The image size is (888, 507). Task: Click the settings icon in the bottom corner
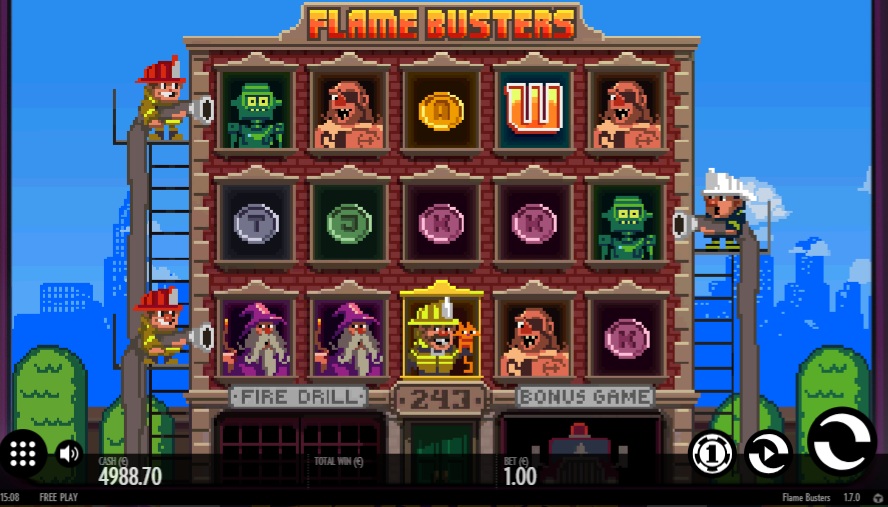[x=878, y=497]
